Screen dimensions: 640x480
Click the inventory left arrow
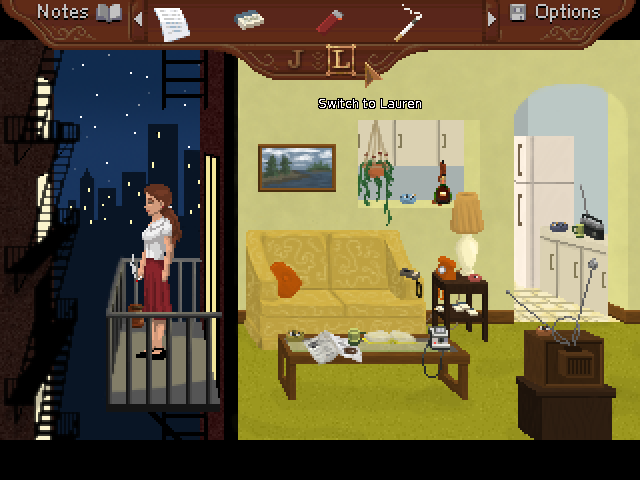point(138,18)
